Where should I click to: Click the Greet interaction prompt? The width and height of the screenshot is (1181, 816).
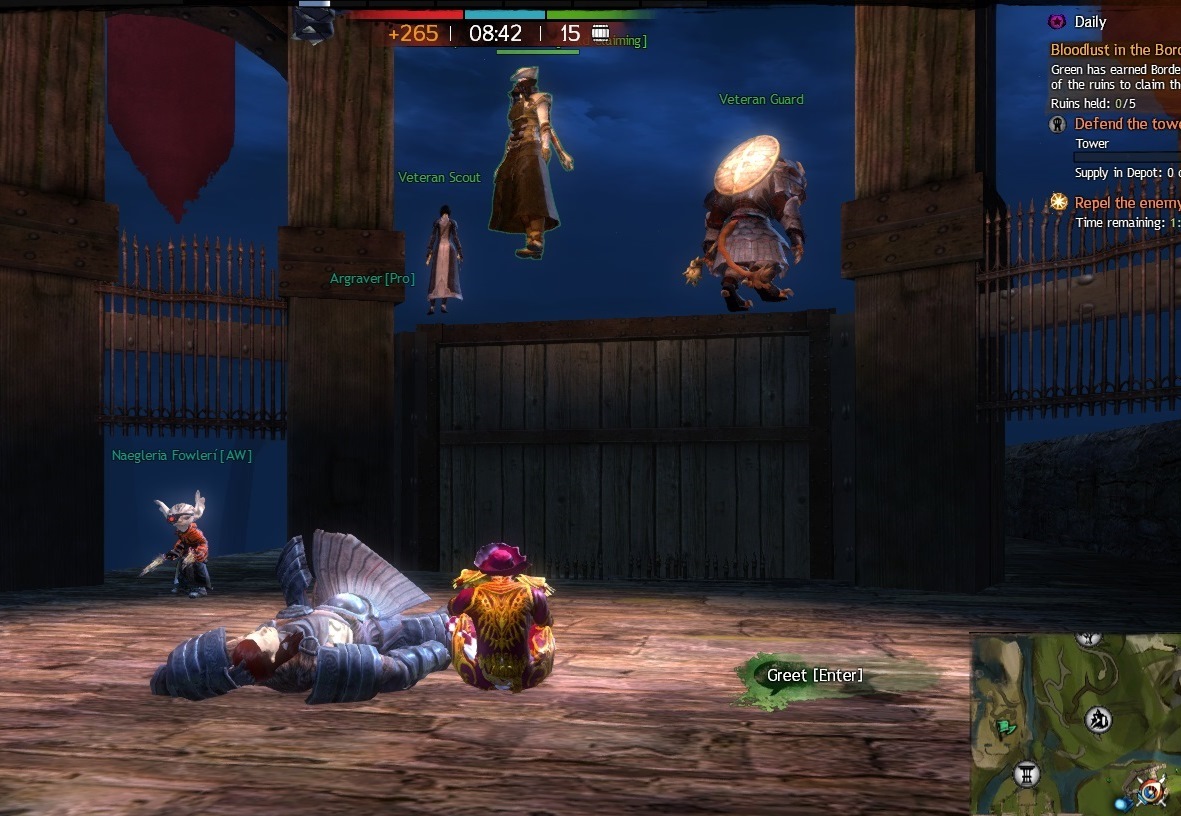[814, 676]
